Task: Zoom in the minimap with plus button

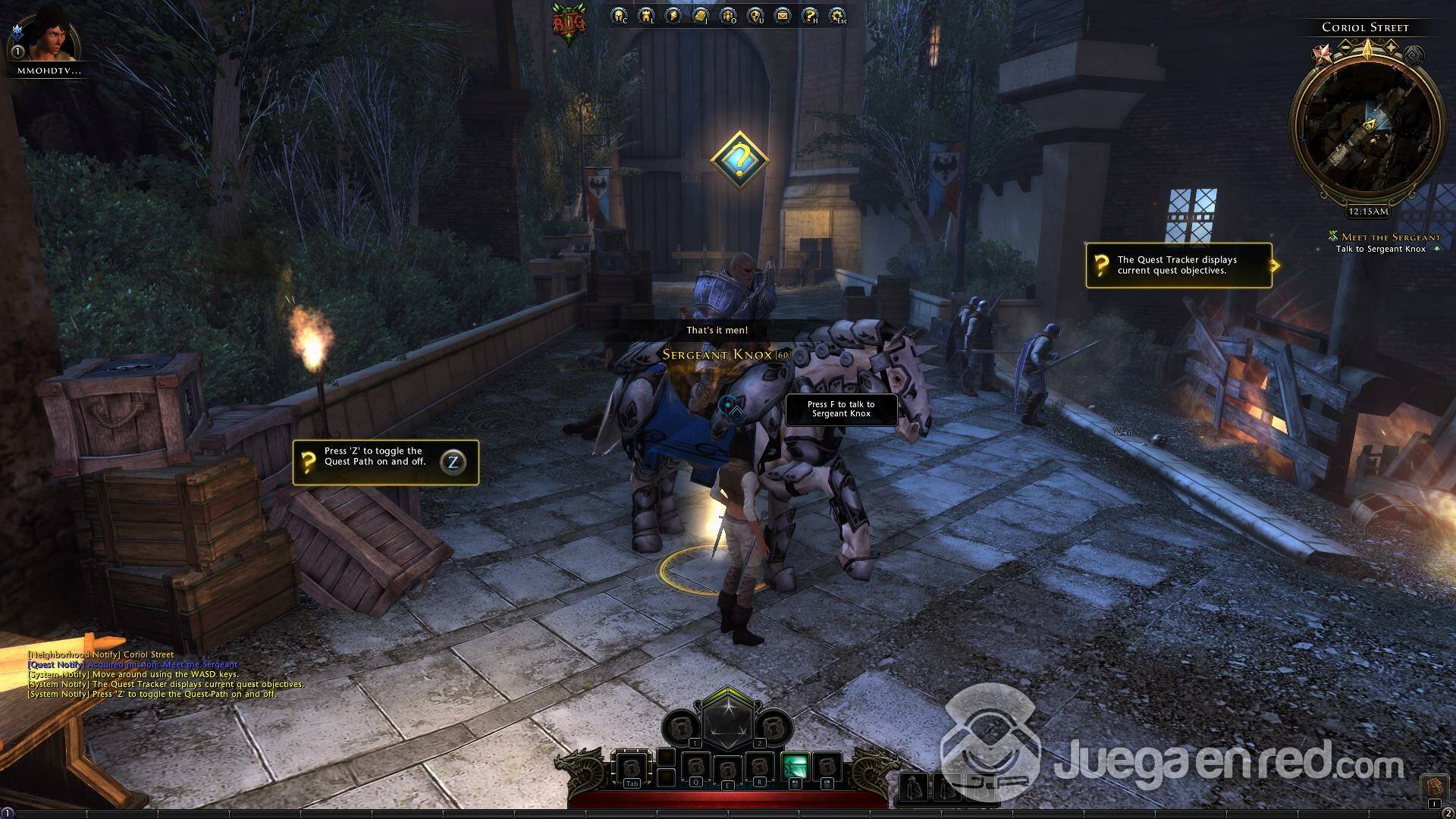Action: pyautogui.click(x=1391, y=47)
